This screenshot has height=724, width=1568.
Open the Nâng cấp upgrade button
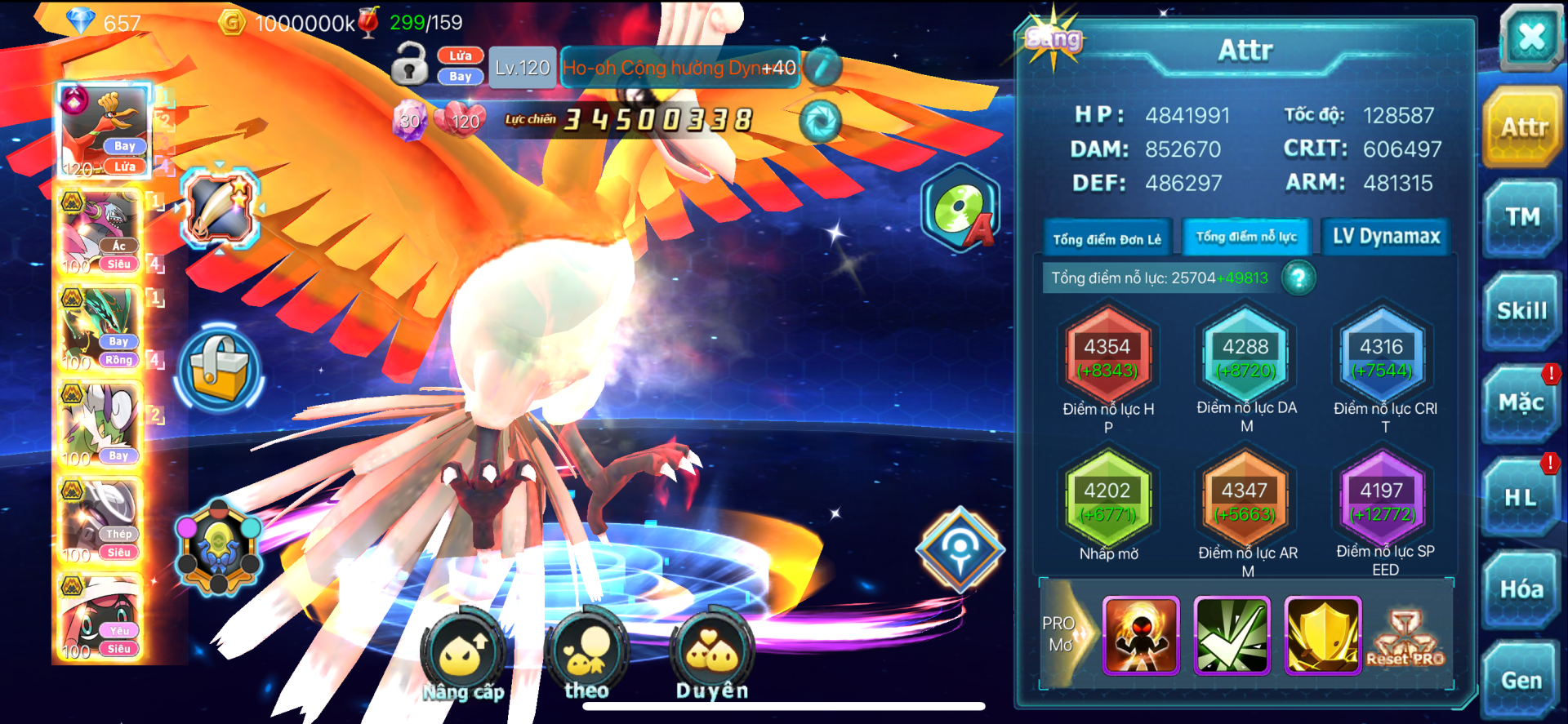[x=463, y=655]
